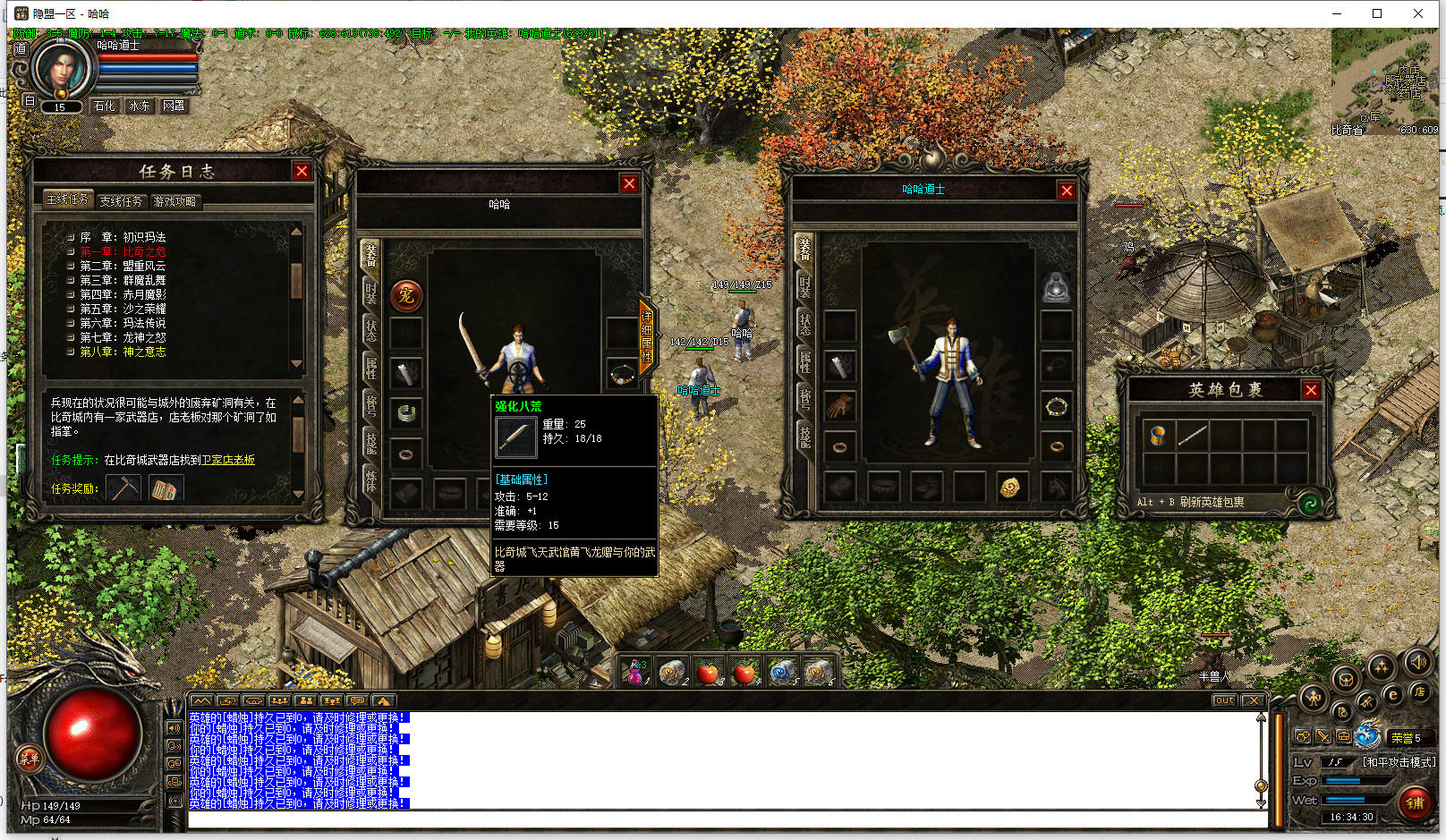This screenshot has height=840, width=1446.
Task: Click the round 宠 pet button
Action: tap(406, 295)
